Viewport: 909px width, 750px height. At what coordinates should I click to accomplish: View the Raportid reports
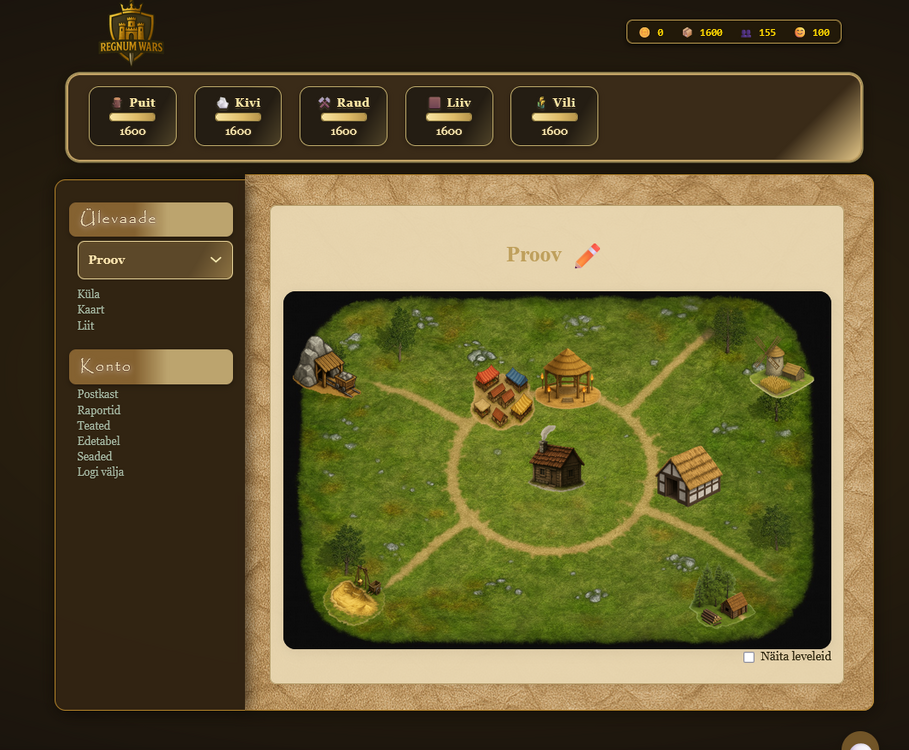tap(99, 410)
